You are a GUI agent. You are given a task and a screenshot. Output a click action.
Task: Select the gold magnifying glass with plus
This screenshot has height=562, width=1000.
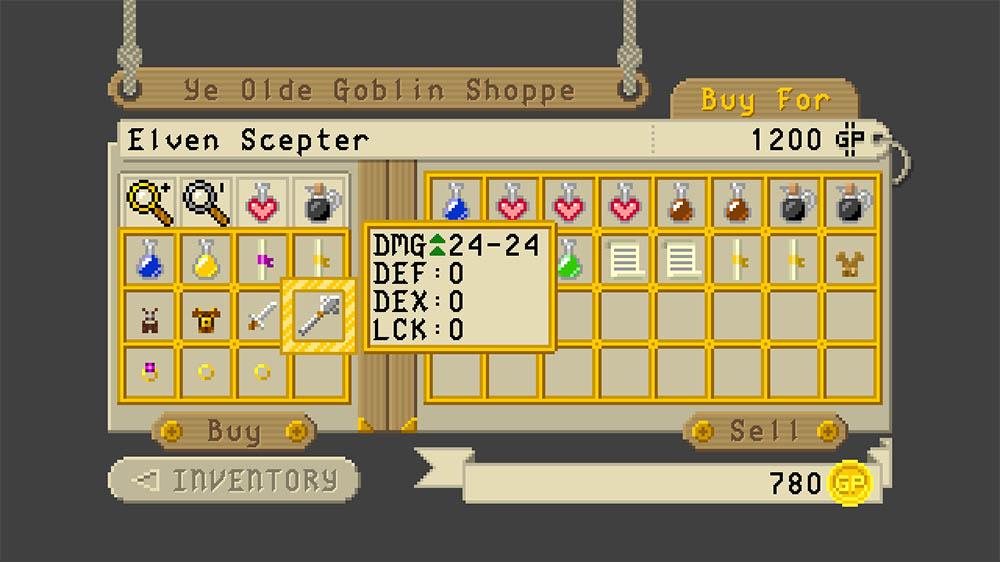coord(150,203)
